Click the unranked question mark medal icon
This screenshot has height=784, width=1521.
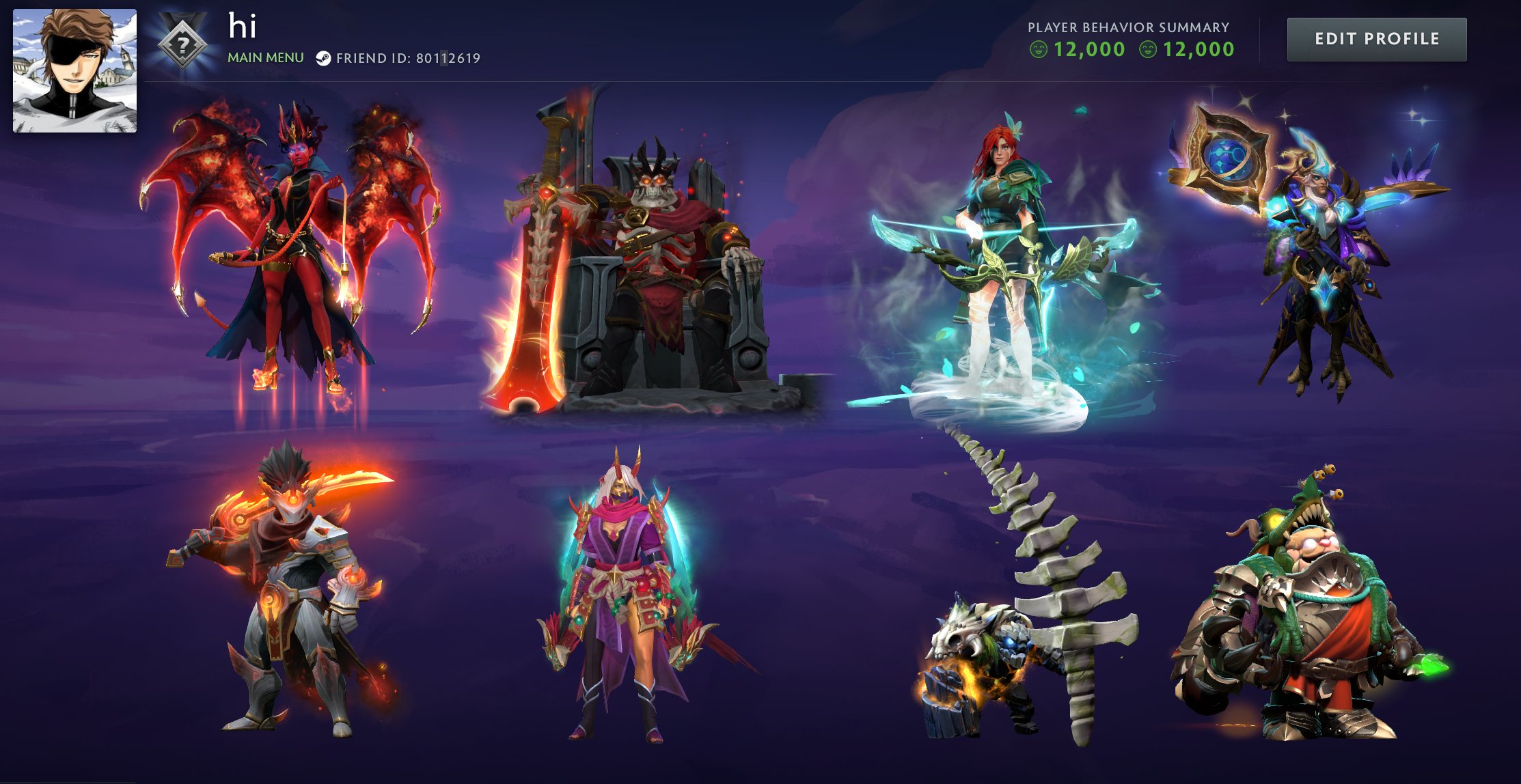(182, 43)
